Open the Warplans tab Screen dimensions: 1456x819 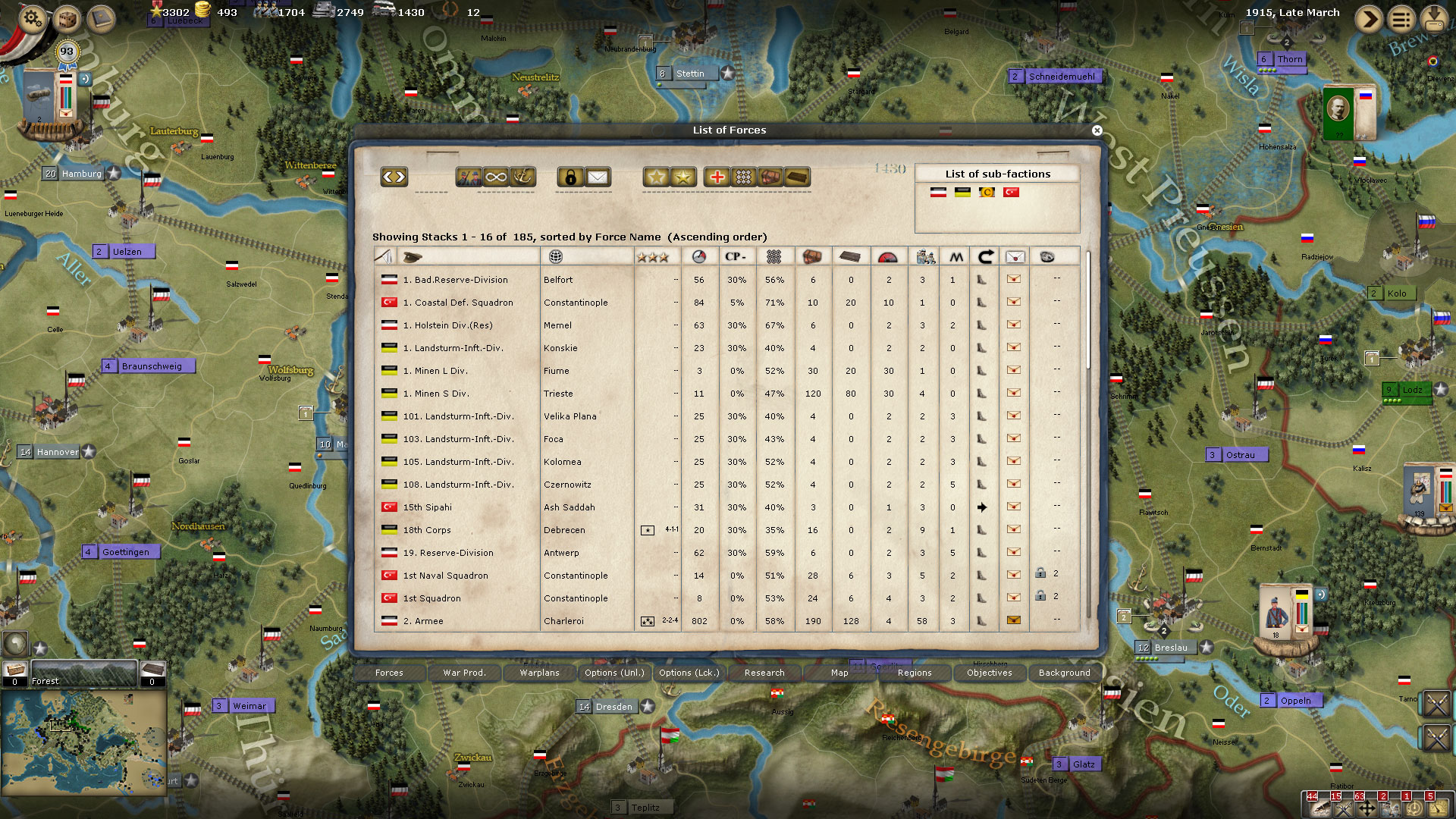539,673
